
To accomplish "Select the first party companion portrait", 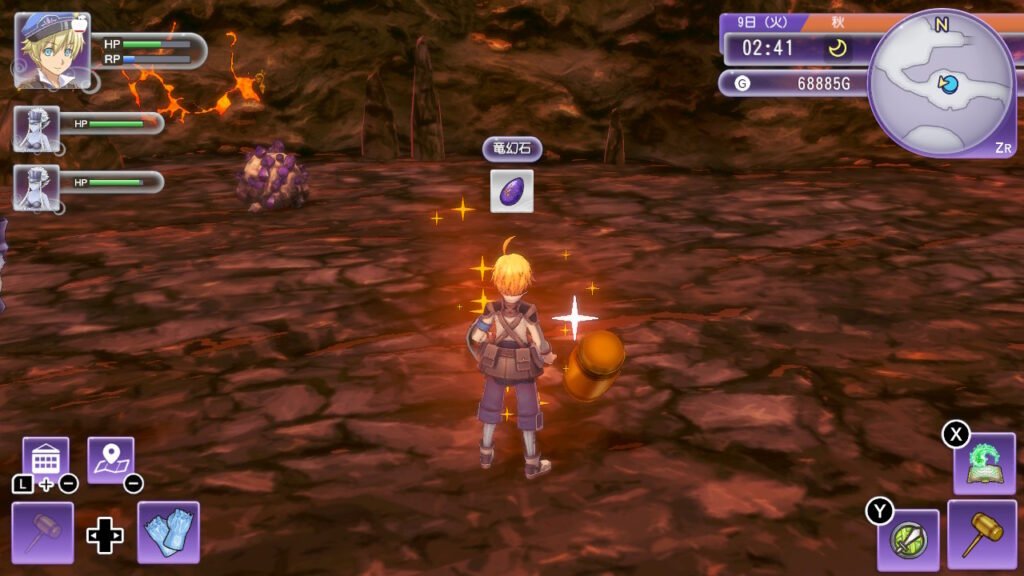I will [x=36, y=129].
